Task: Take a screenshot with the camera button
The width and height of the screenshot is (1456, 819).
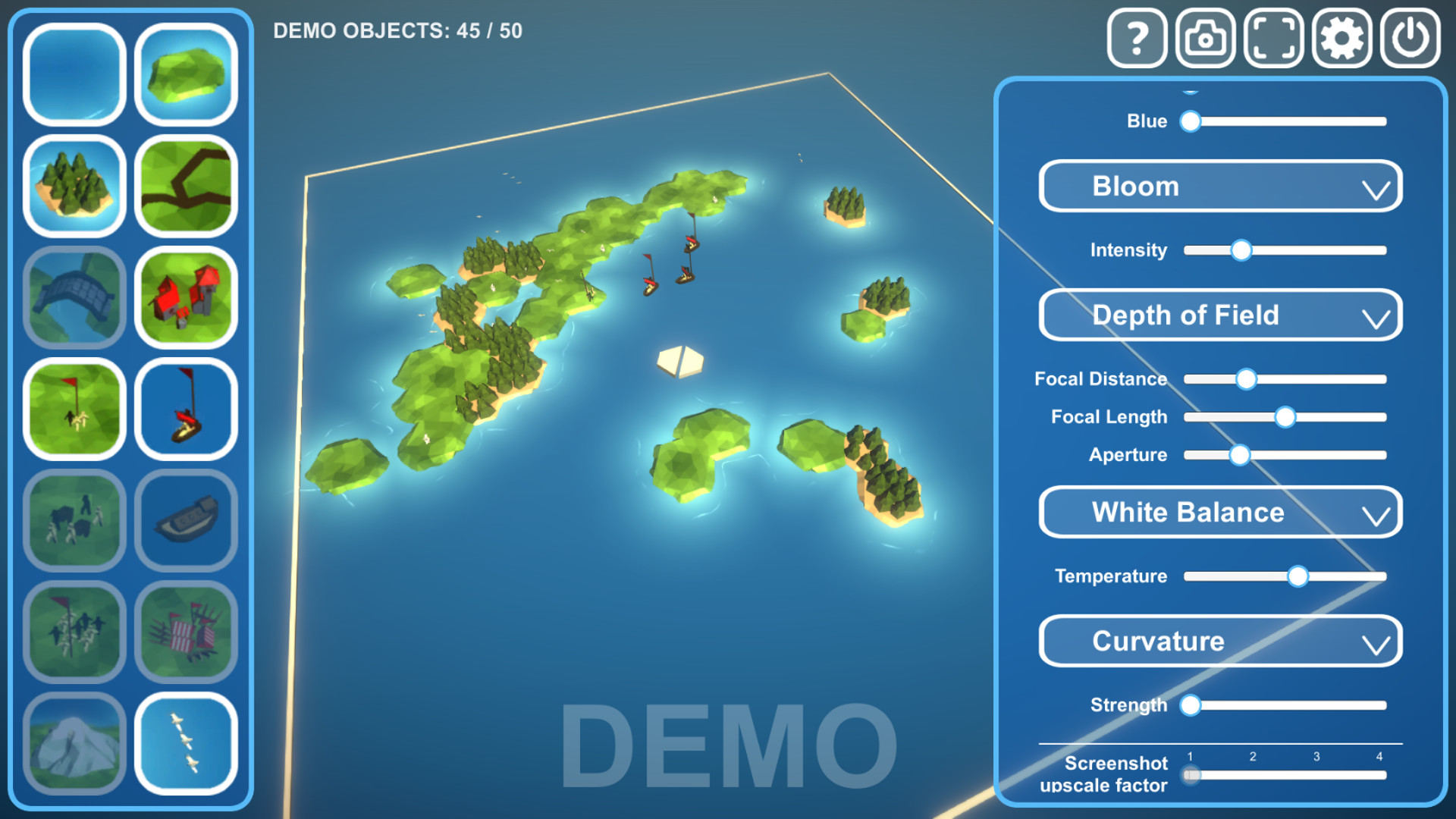Action: click(1204, 36)
